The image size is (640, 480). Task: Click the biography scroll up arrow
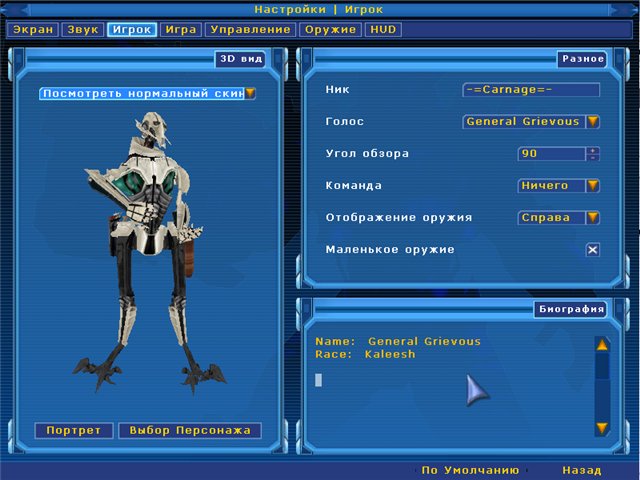(602, 345)
